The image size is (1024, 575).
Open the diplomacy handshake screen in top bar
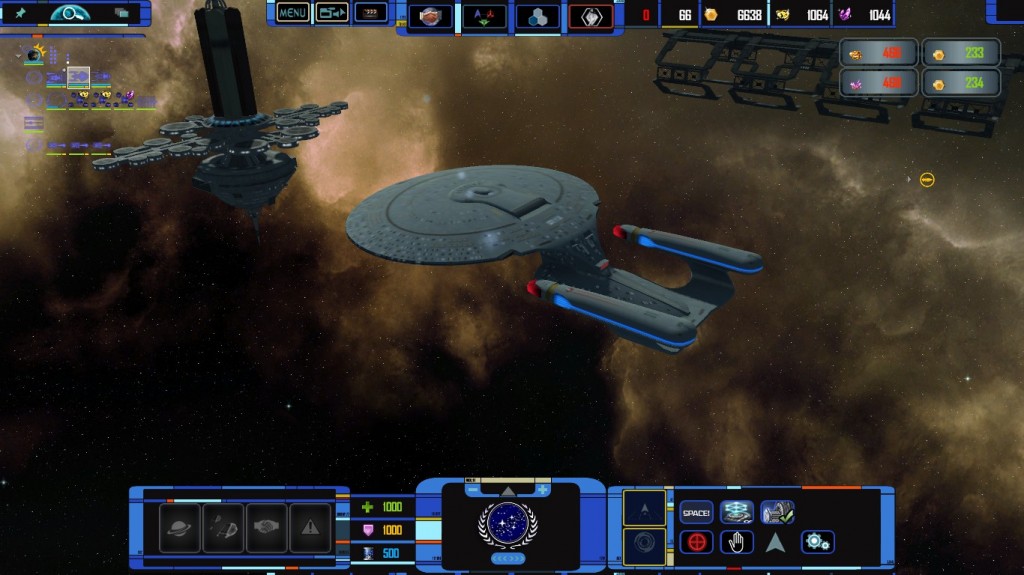[430, 16]
